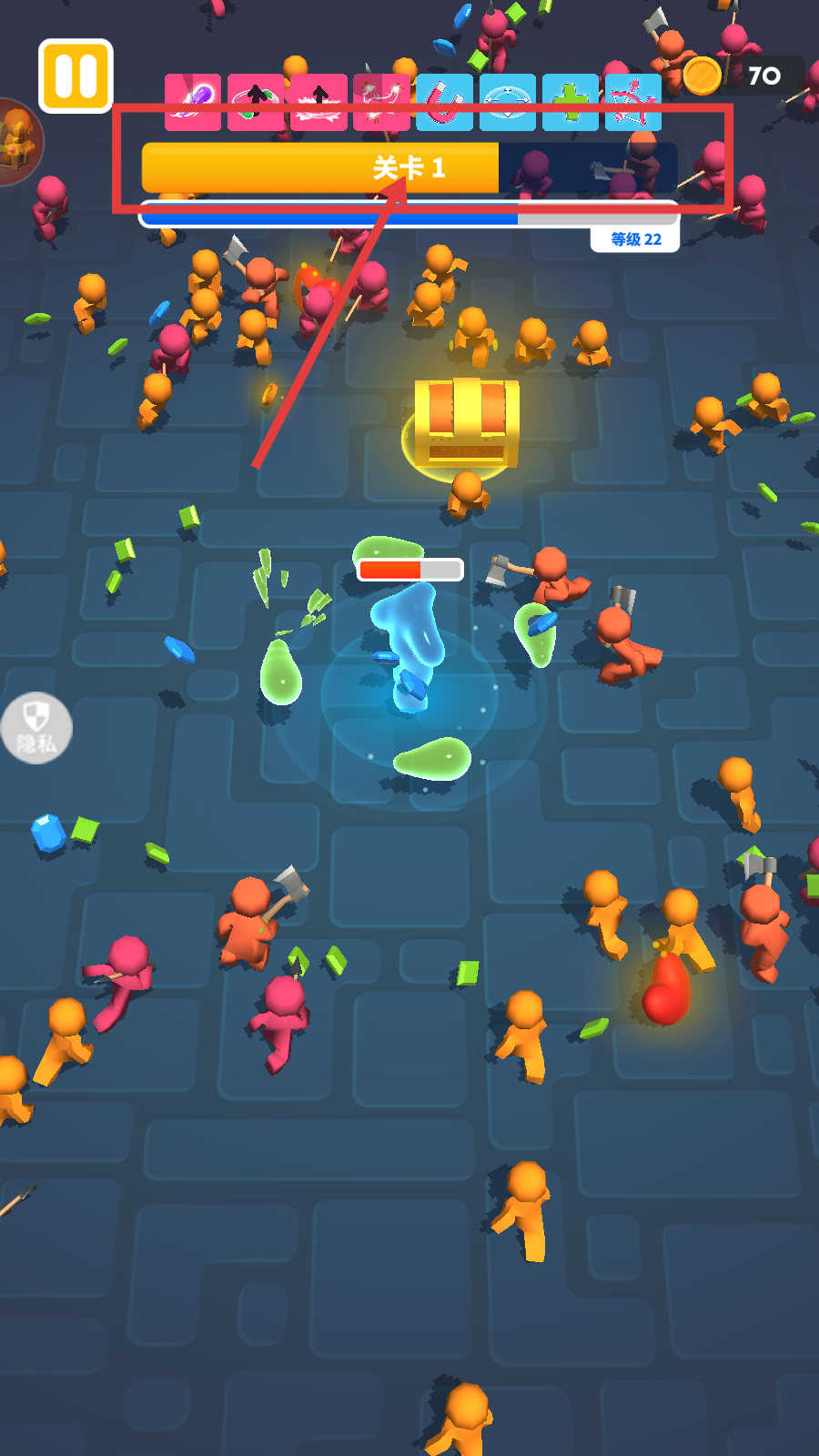Tap the bow and arrows skill icon

(633, 101)
